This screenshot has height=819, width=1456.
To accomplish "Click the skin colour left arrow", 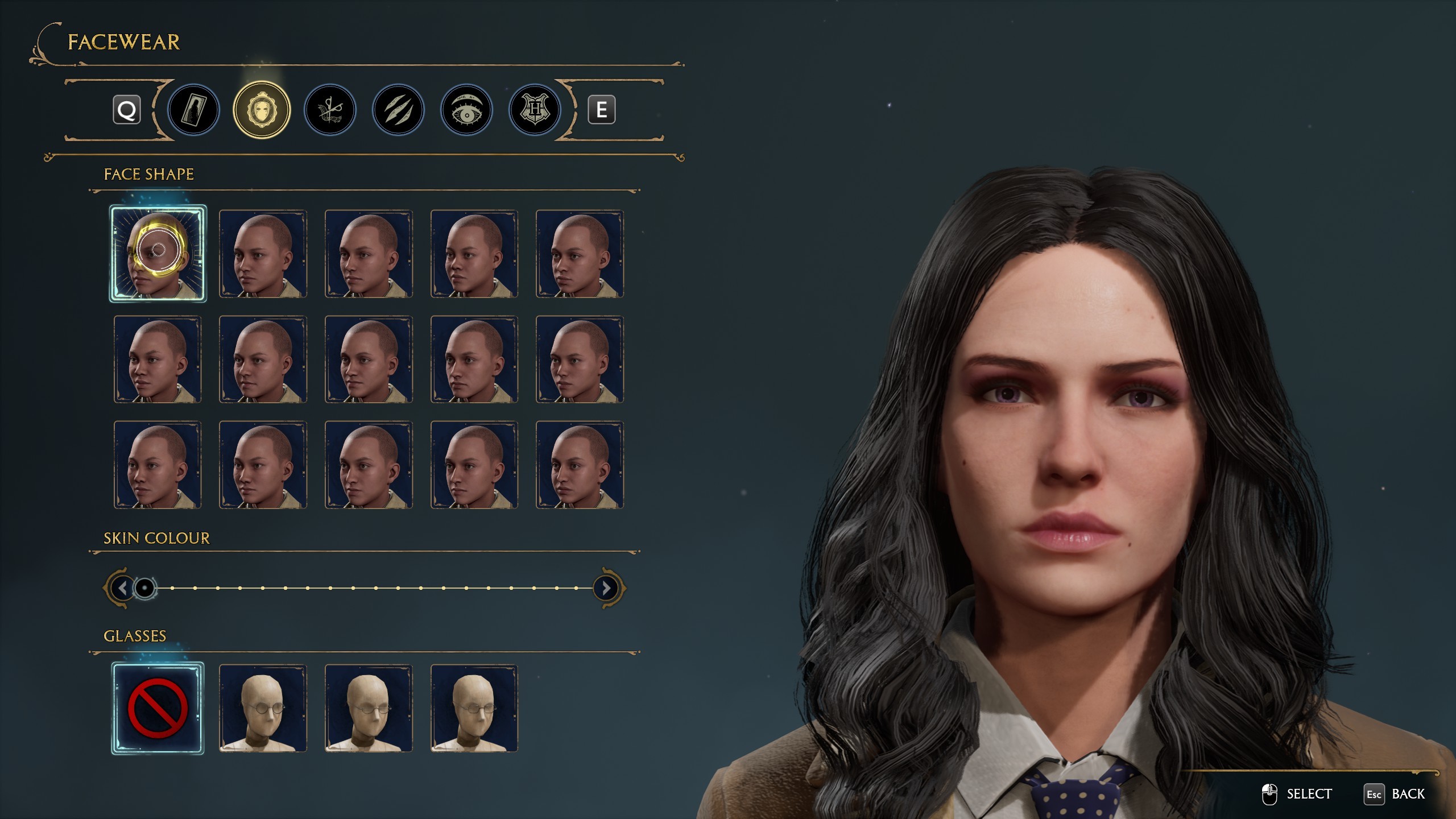I will pyautogui.click(x=122, y=588).
